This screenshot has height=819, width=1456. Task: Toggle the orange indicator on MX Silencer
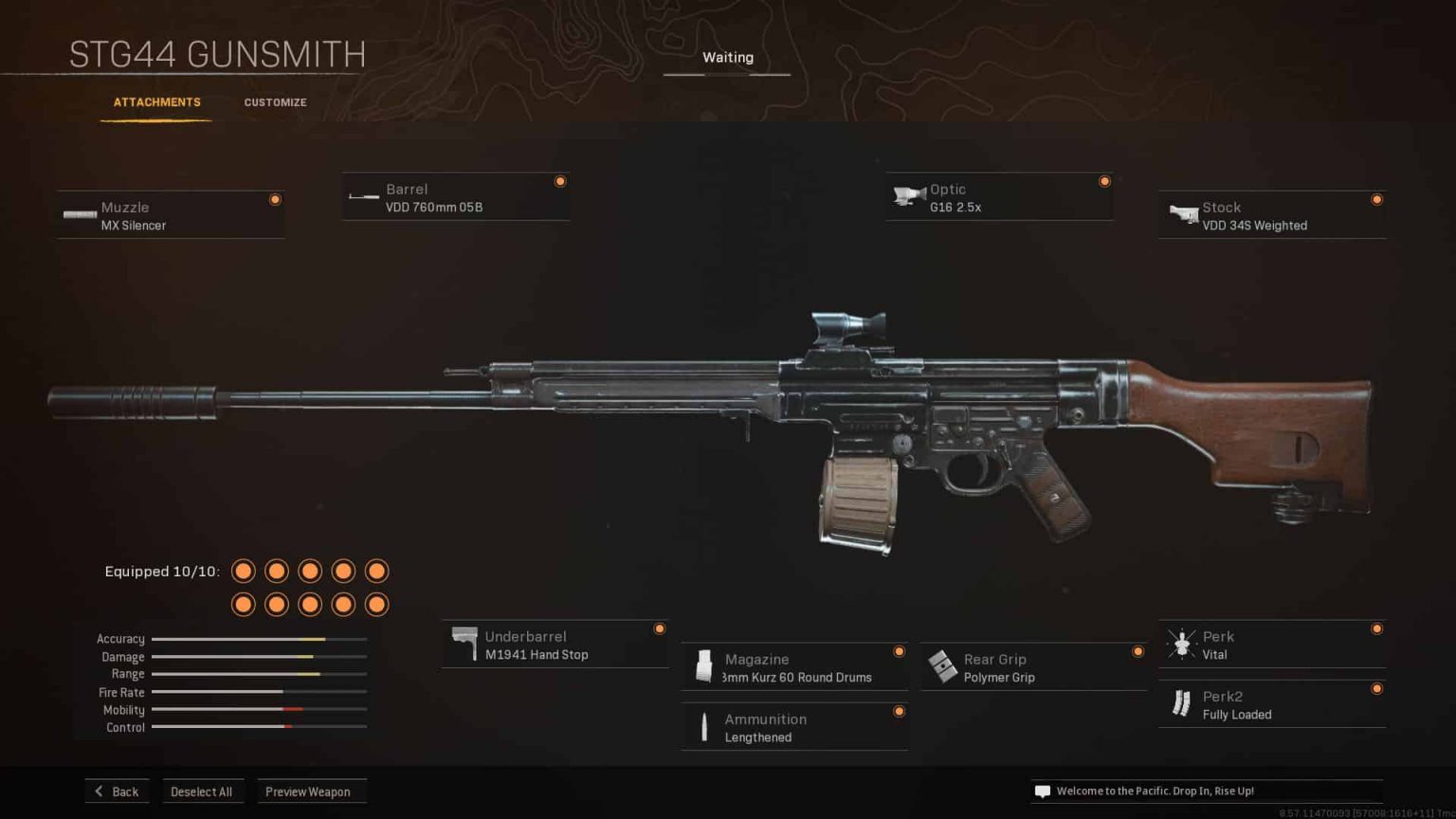point(275,199)
